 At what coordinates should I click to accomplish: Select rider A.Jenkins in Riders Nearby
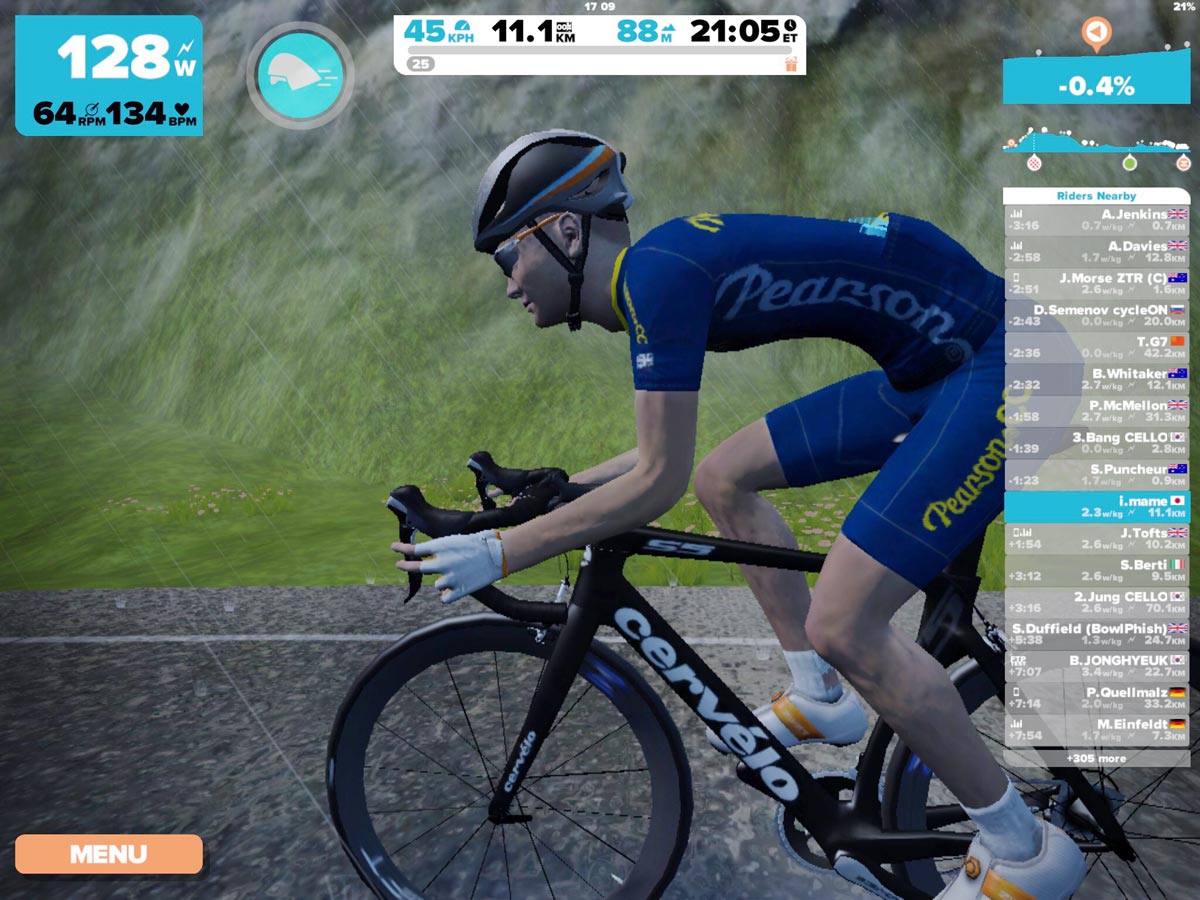pyautogui.click(x=1096, y=219)
